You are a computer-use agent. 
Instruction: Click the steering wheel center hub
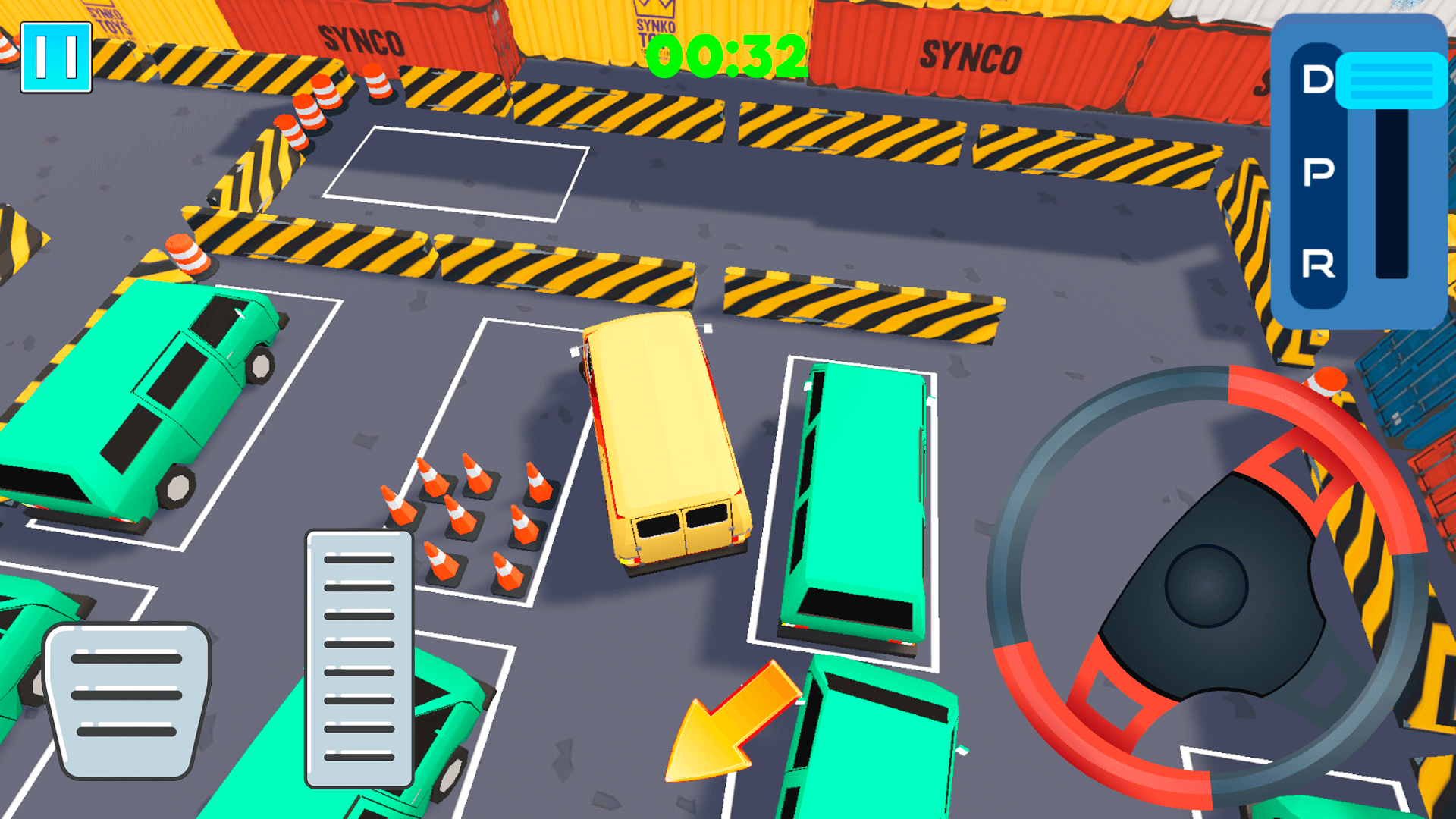coord(1206,585)
